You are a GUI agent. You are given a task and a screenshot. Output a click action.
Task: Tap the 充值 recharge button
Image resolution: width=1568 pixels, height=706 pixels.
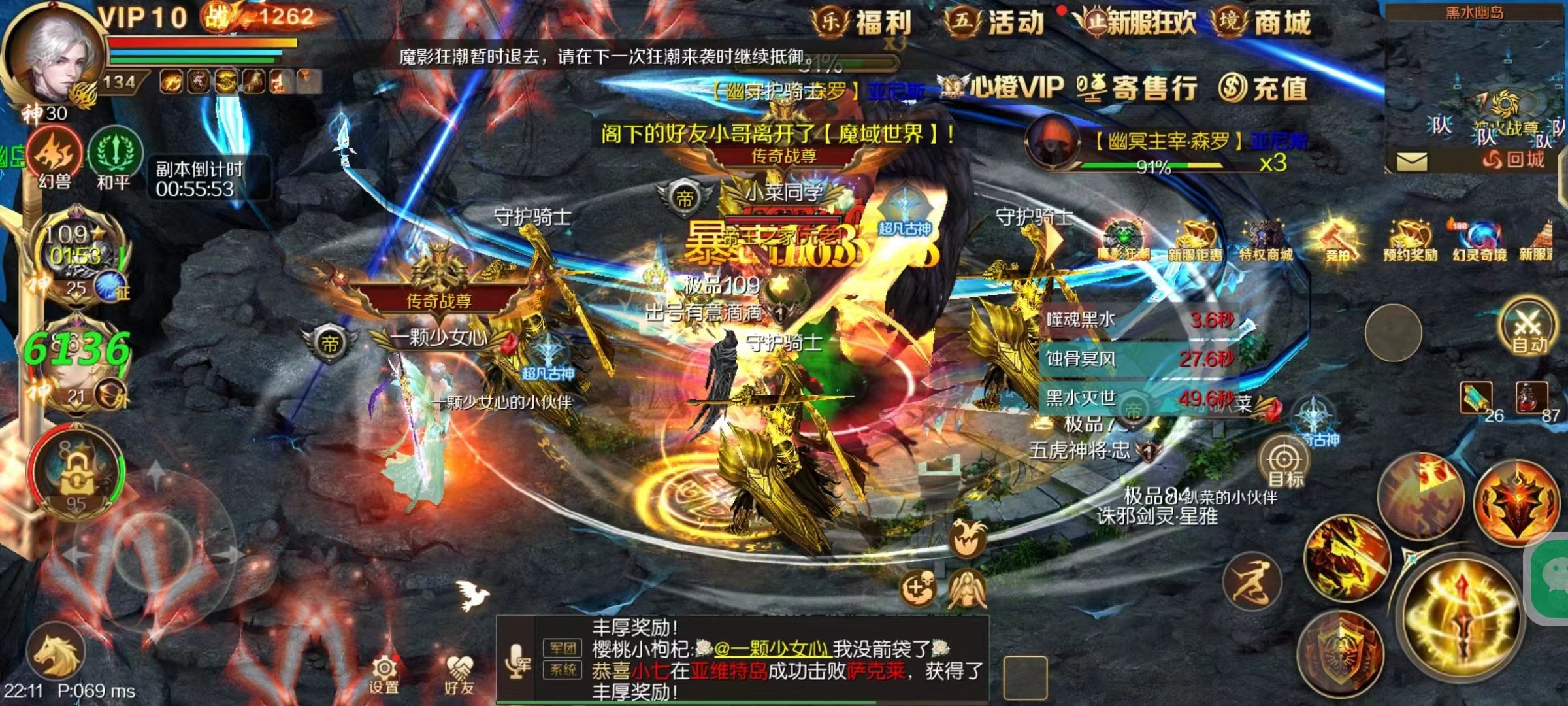[x=1264, y=88]
